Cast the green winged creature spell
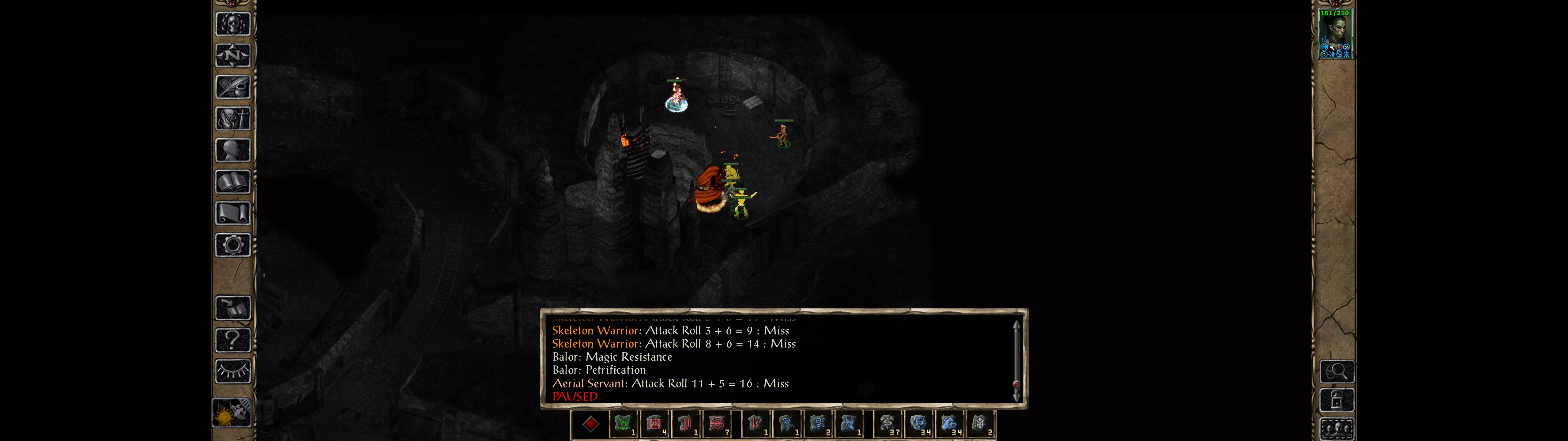This screenshot has height=441, width=1568. click(623, 424)
